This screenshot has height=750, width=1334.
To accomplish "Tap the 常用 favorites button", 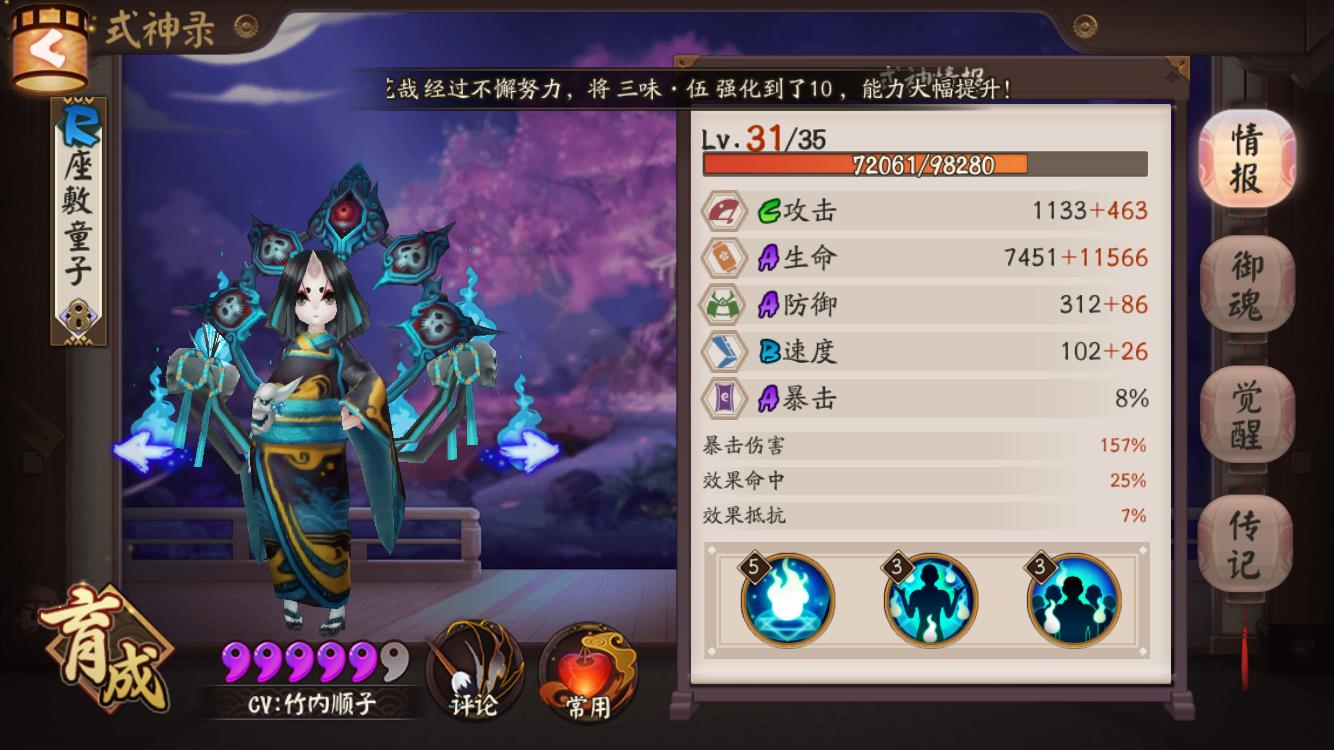I will (586, 672).
